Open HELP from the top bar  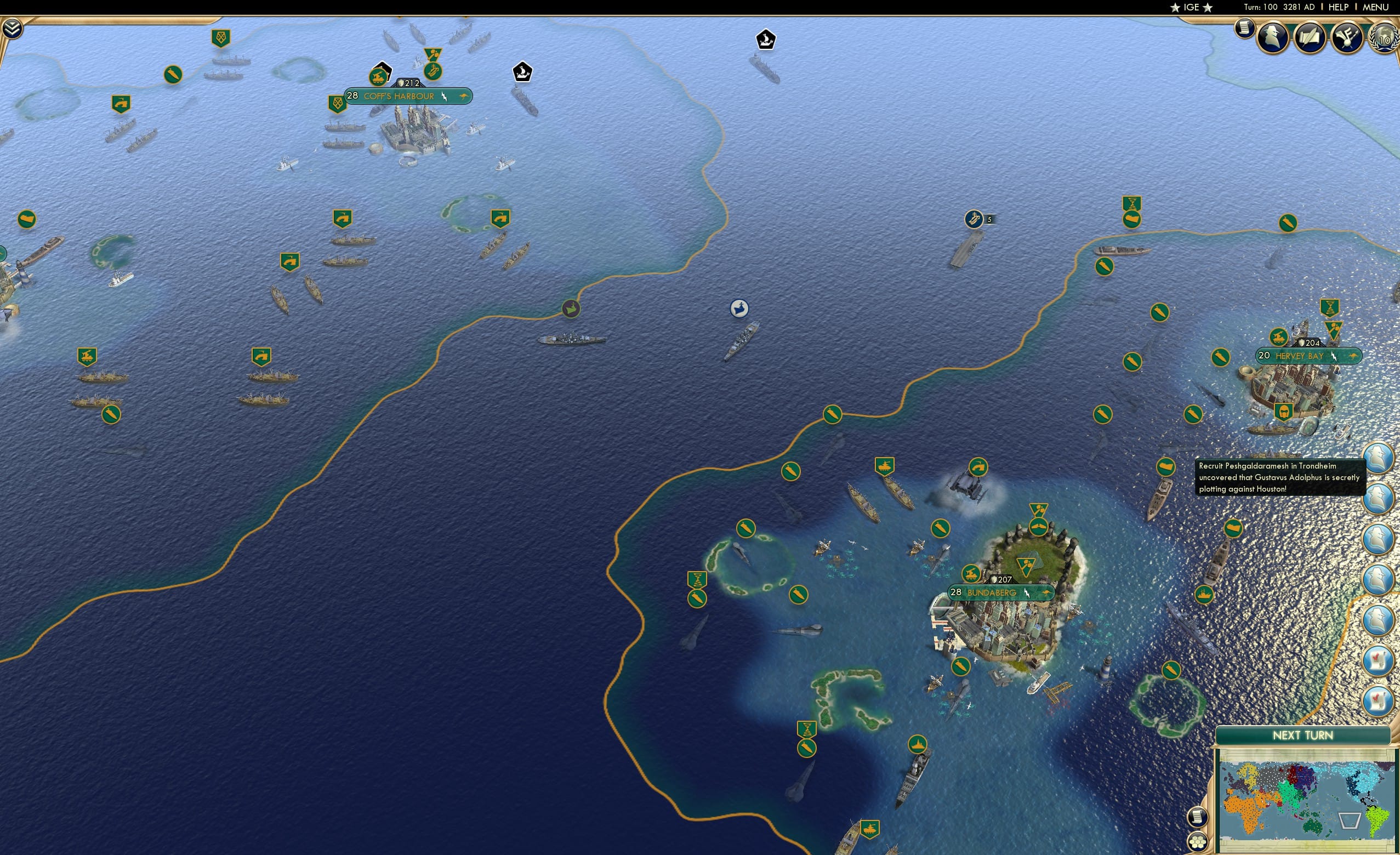pos(1338,7)
